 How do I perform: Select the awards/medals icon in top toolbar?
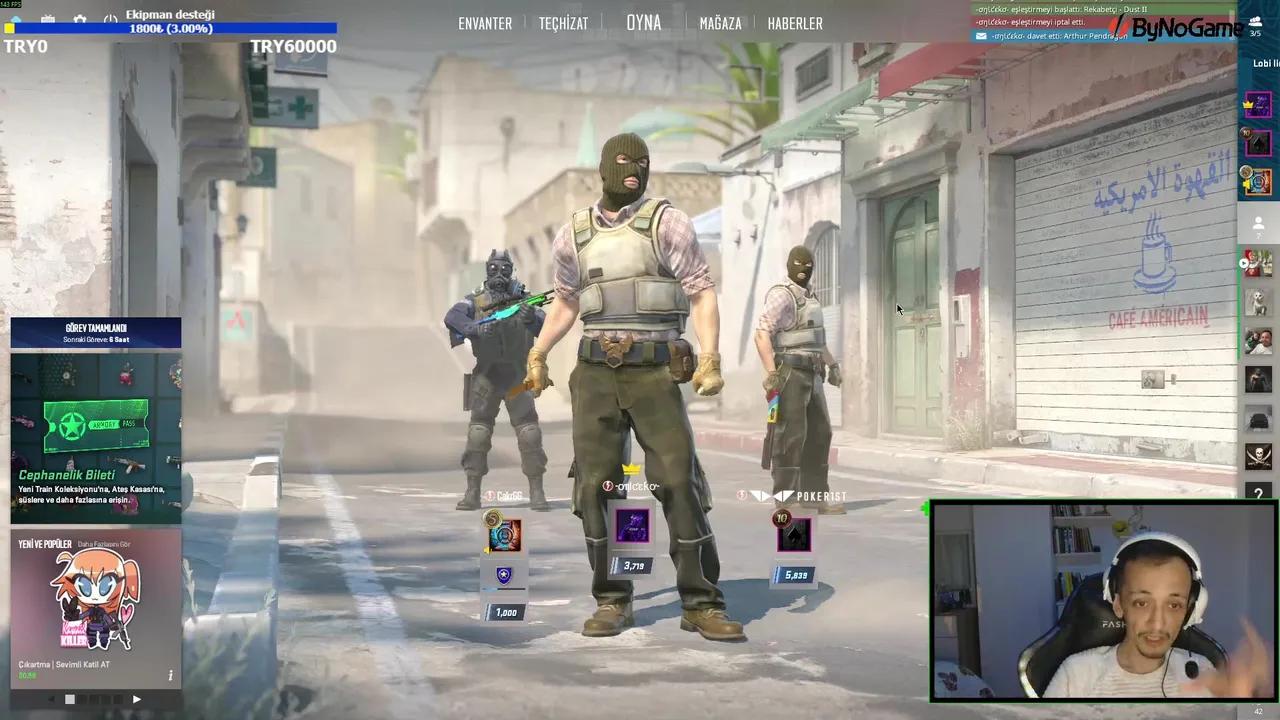click(47, 18)
